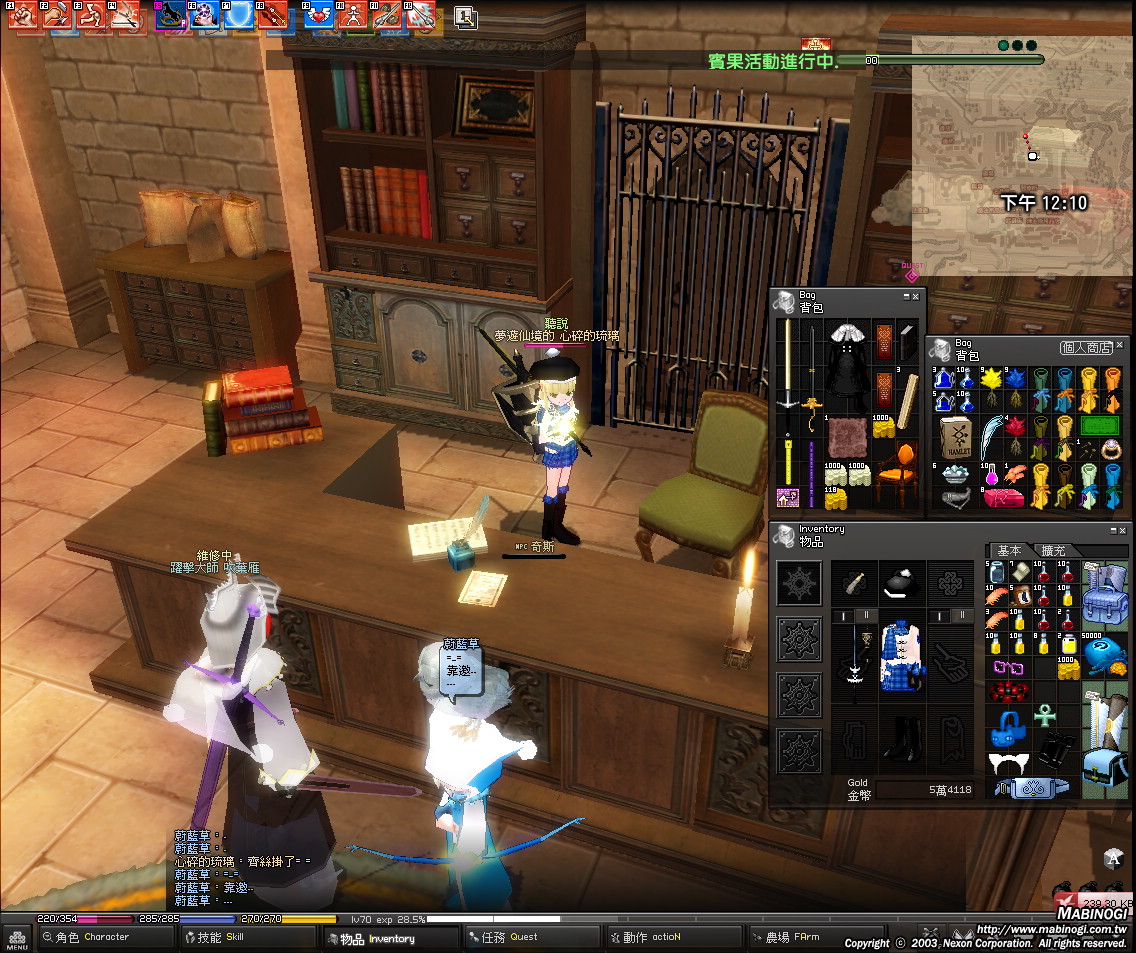Close the Inventory window

point(1122,530)
